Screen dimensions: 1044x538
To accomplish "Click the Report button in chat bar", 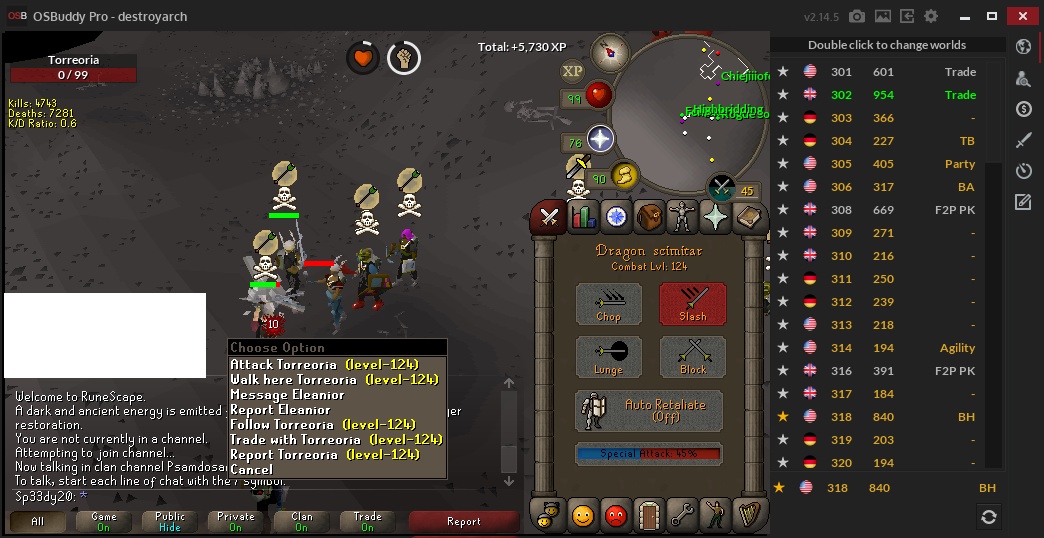I will [x=463, y=522].
